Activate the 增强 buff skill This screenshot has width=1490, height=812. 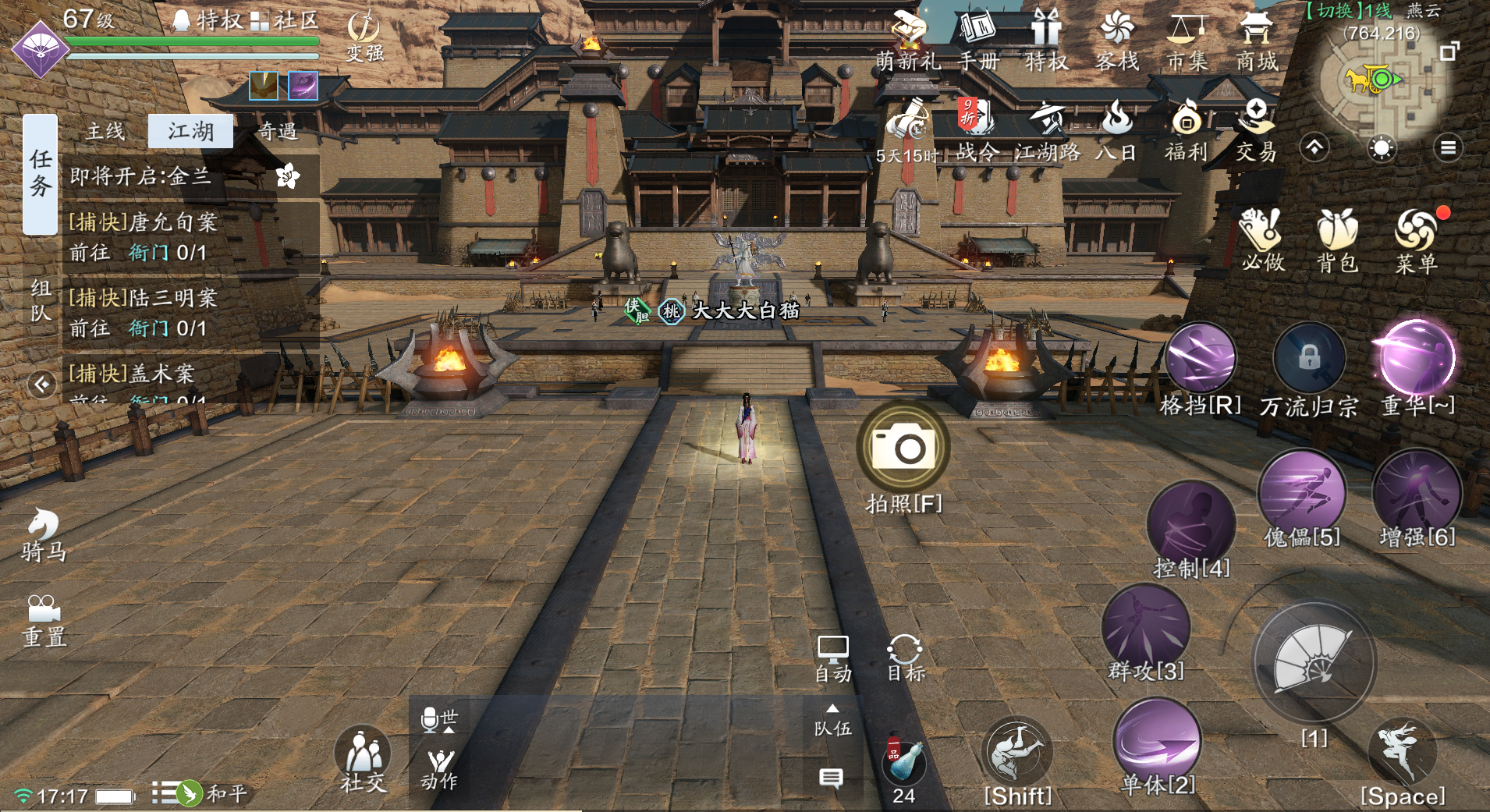coord(1417,493)
